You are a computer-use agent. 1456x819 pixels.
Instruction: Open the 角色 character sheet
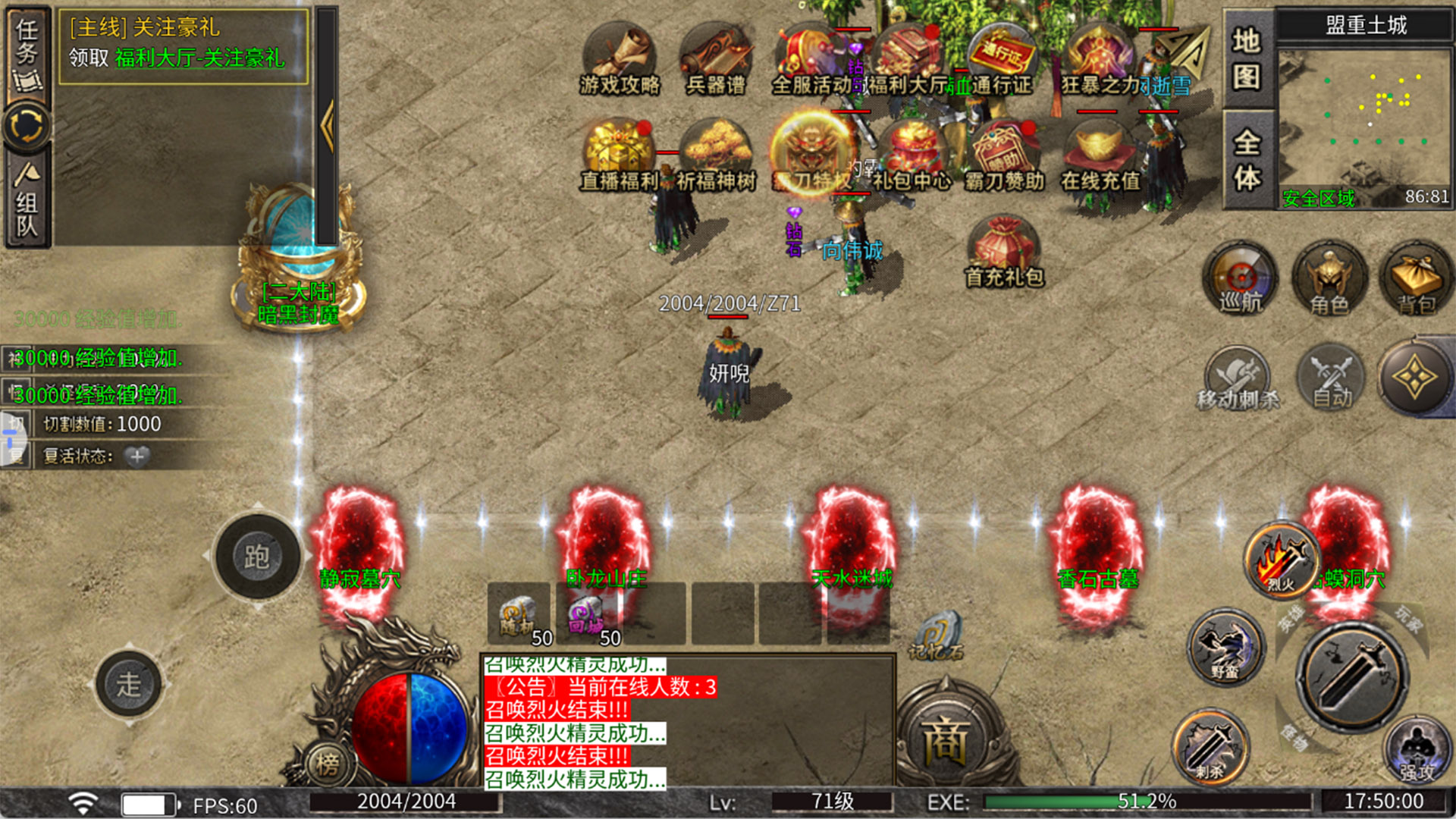(1329, 278)
